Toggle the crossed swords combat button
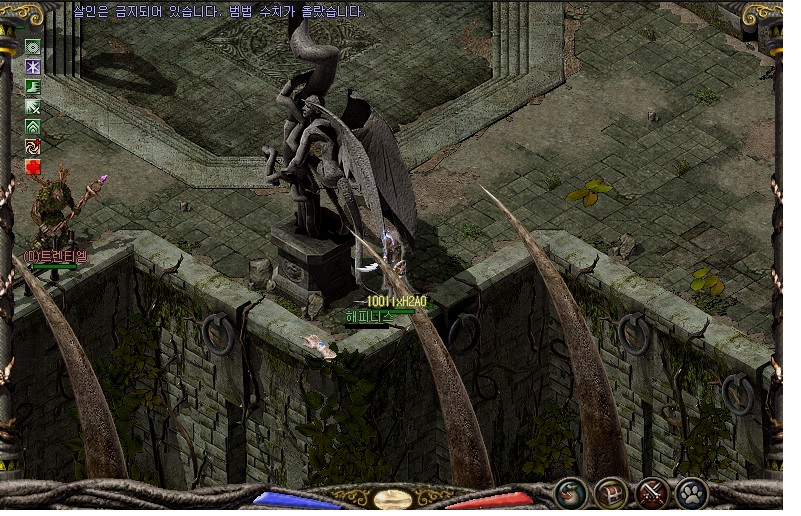The height and width of the screenshot is (516, 801). pyautogui.click(x=652, y=493)
